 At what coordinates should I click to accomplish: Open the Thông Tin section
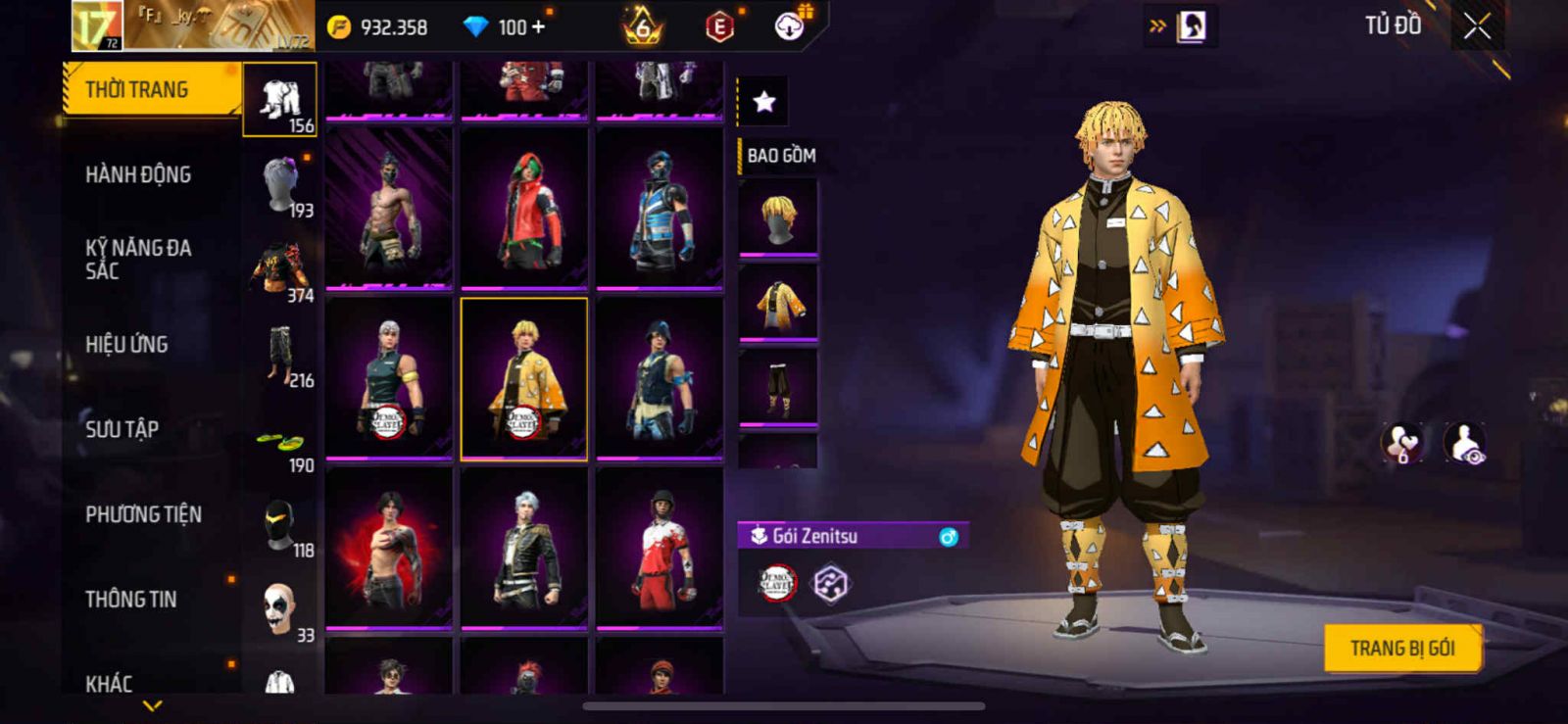(x=130, y=600)
